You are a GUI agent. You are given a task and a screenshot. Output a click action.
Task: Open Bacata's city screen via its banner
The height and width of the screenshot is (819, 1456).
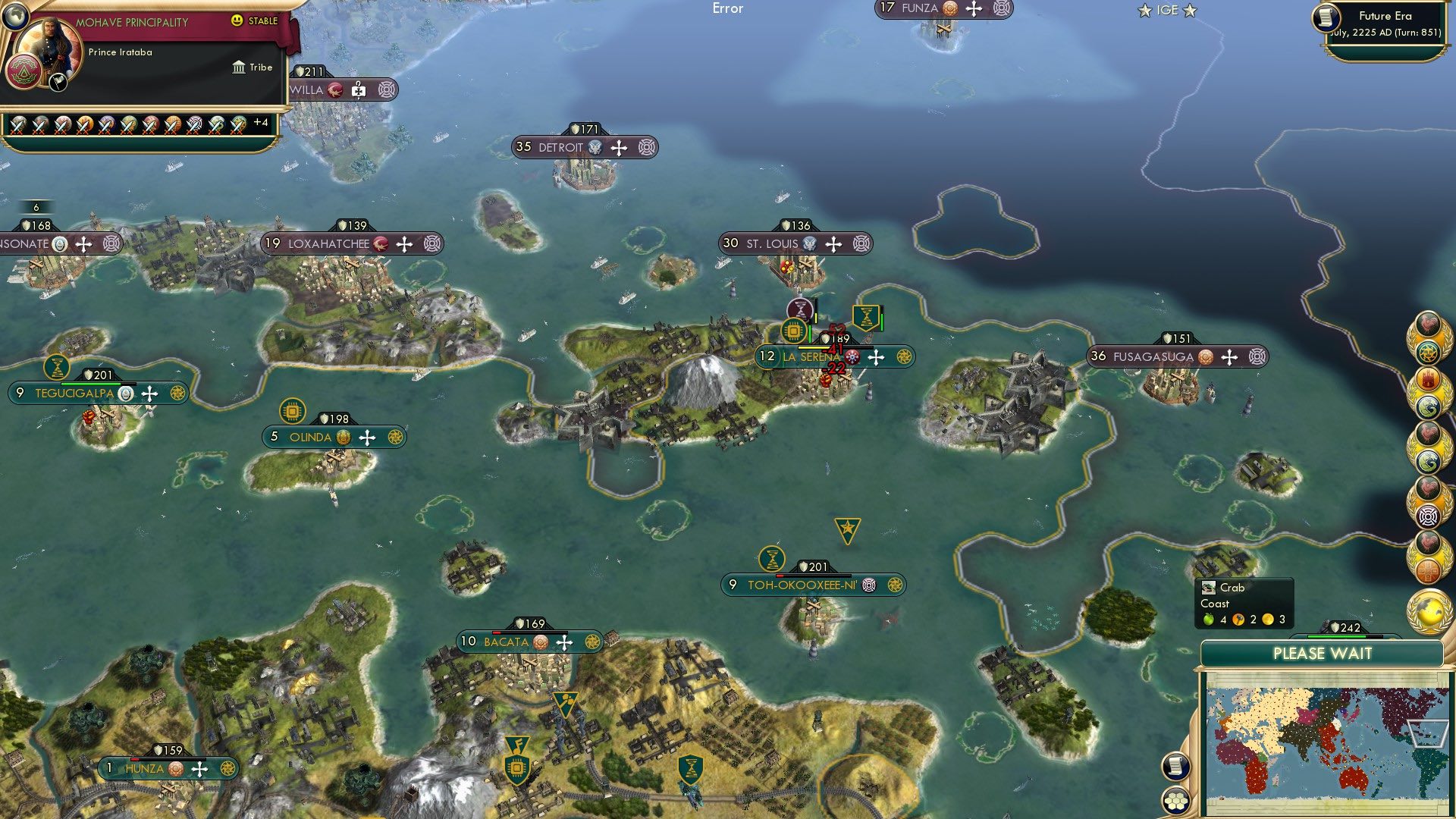(508, 642)
